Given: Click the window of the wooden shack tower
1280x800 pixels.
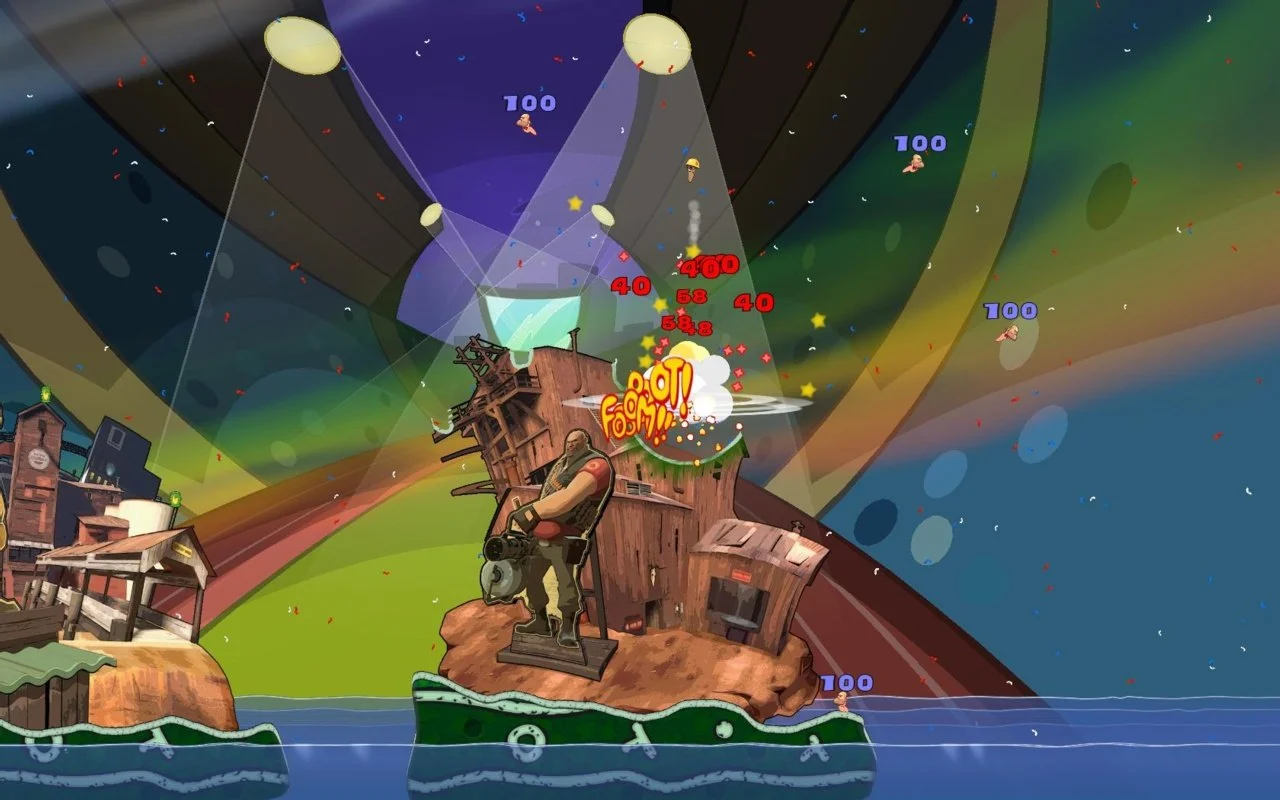Looking at the screenshot, I should [x=636, y=487].
